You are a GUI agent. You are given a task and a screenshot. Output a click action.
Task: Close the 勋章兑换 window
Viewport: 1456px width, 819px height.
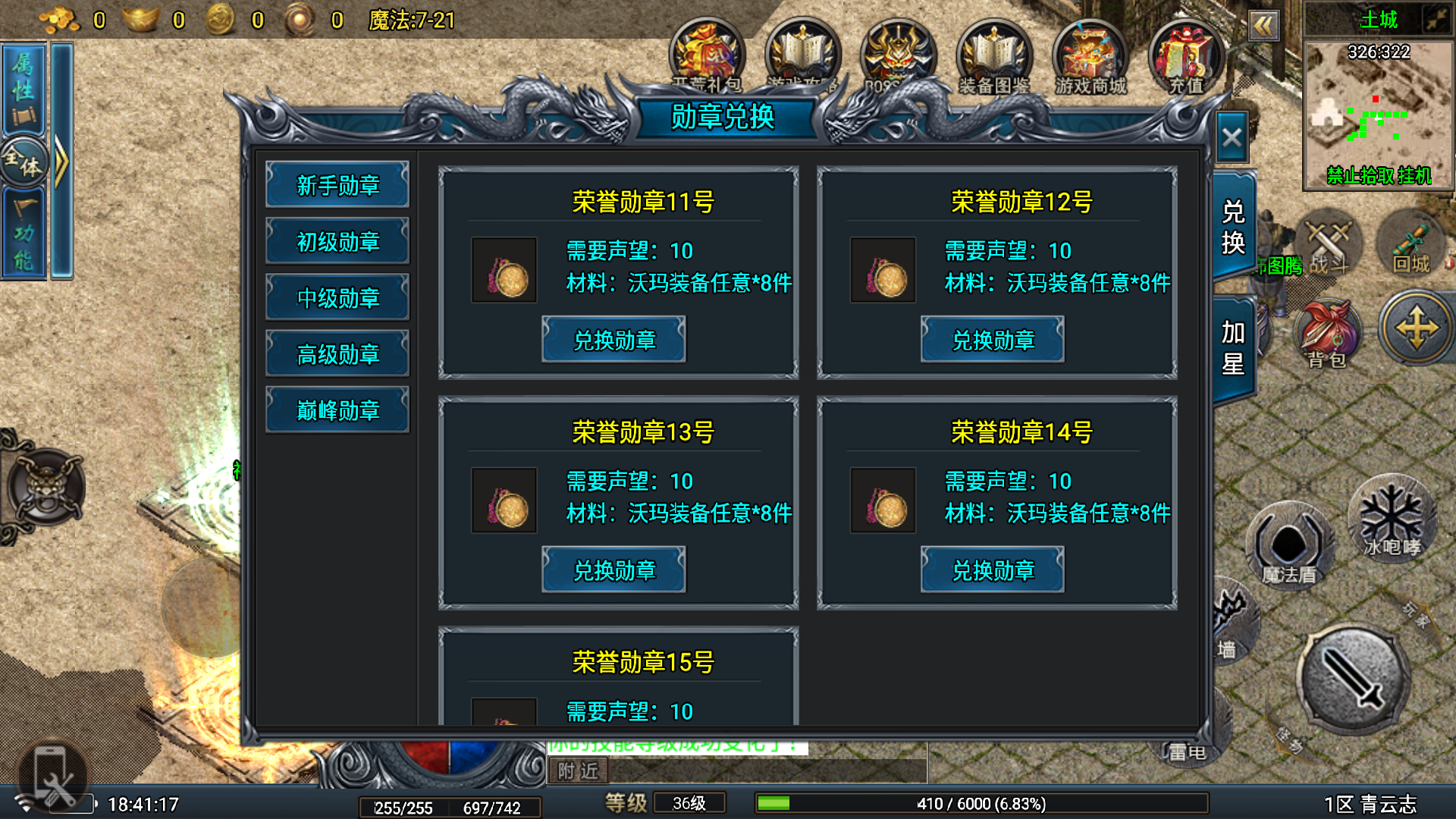[1232, 138]
